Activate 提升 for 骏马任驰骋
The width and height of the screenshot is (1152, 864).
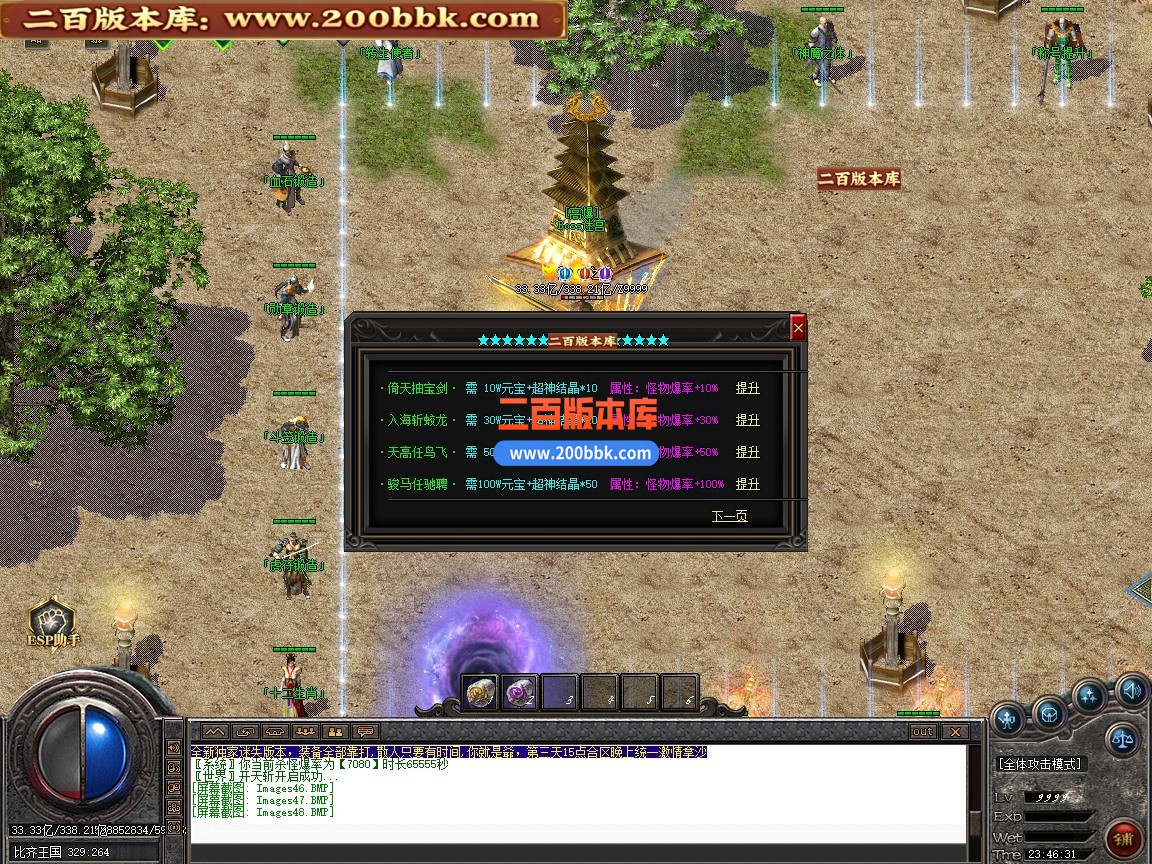click(747, 484)
